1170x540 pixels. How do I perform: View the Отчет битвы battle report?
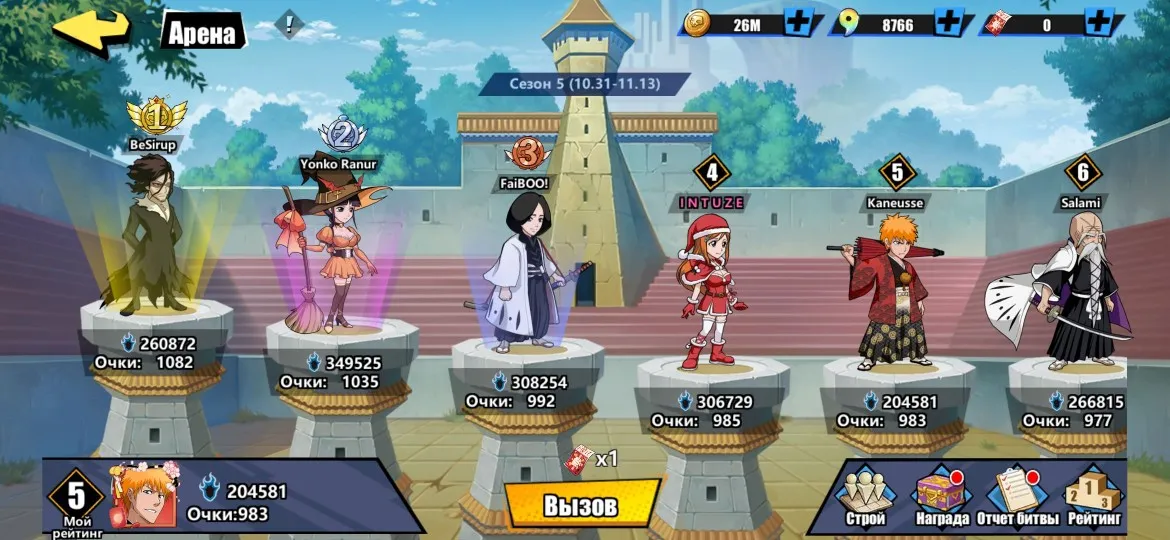click(1016, 497)
